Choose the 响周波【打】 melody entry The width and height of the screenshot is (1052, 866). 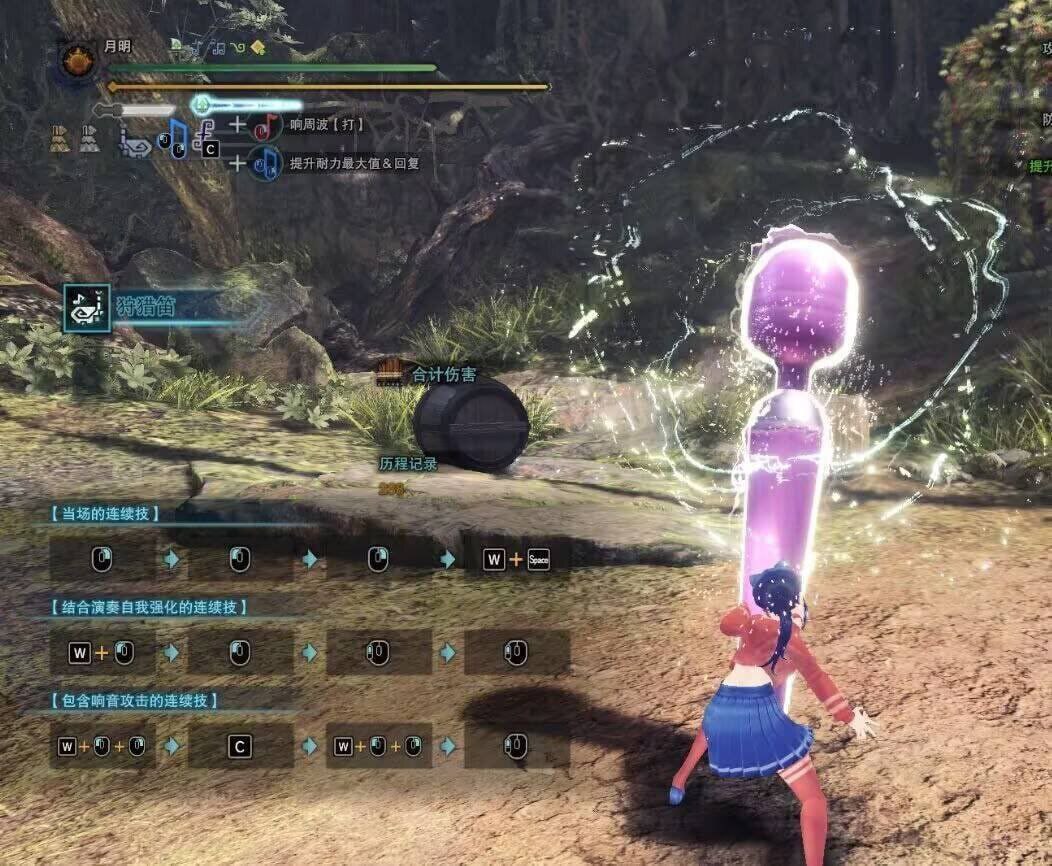tap(327, 126)
